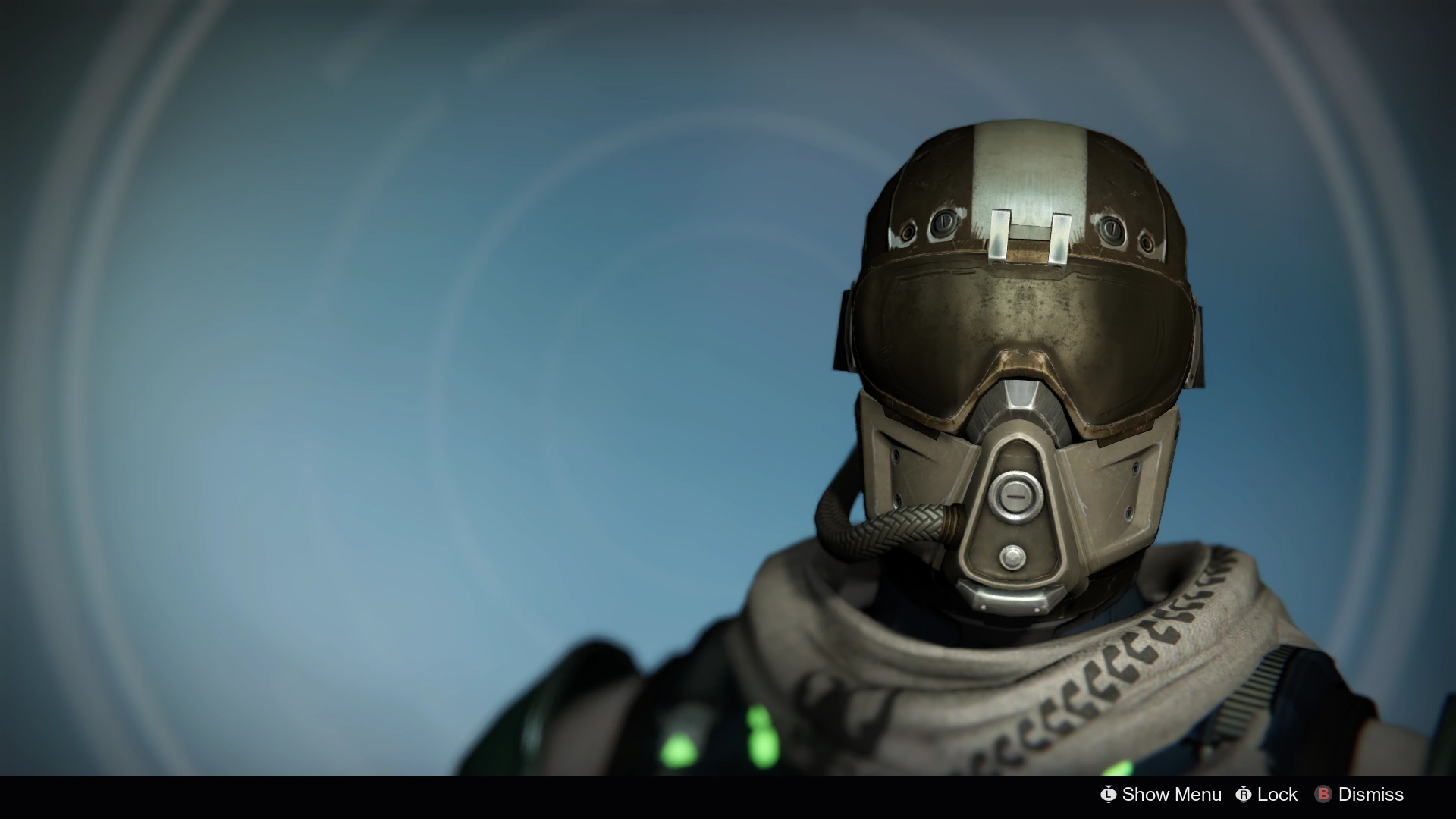This screenshot has height=819, width=1456.
Task: Click the R-stick controller glyph
Action: 1244,795
